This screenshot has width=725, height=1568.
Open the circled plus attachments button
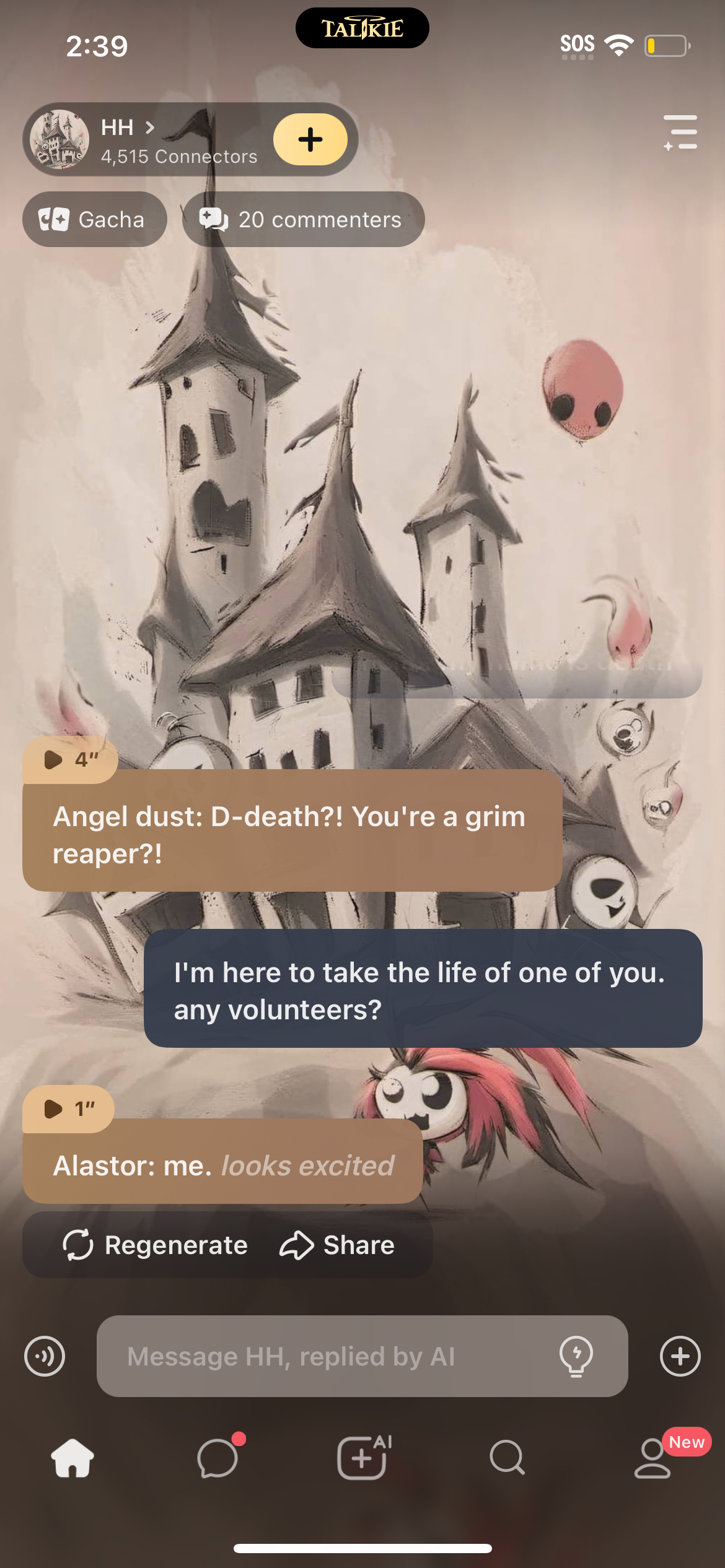(680, 1356)
